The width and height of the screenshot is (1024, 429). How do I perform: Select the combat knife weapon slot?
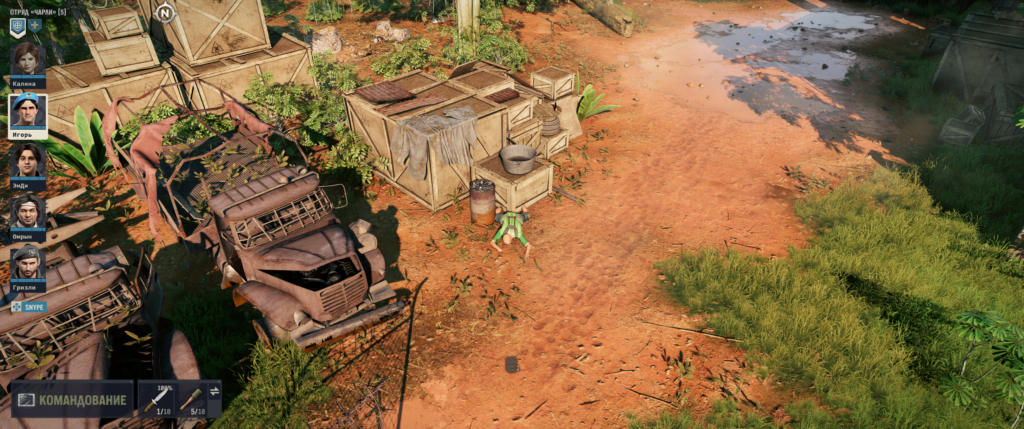(x=157, y=399)
